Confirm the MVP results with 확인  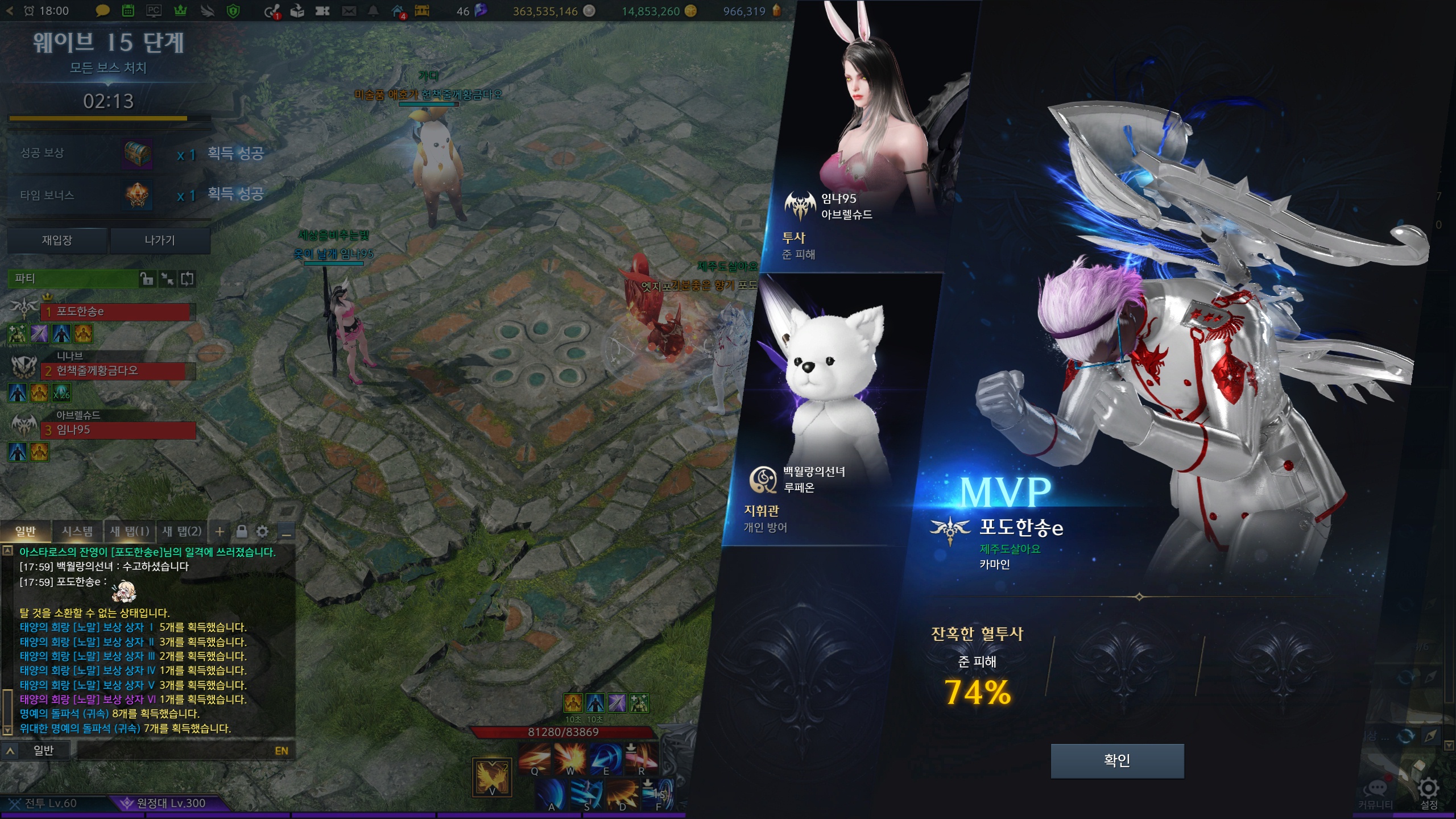click(x=1116, y=760)
